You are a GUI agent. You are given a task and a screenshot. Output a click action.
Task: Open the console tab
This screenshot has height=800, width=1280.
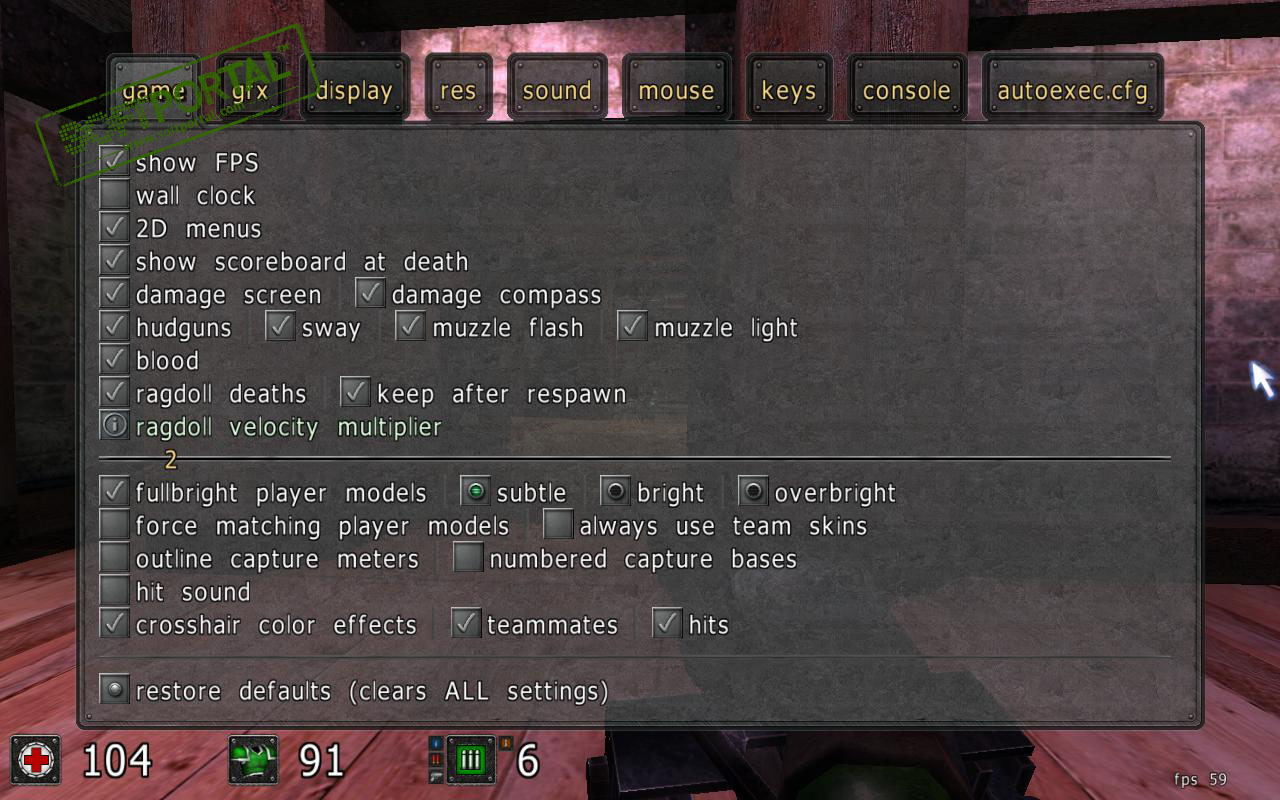[x=906, y=91]
